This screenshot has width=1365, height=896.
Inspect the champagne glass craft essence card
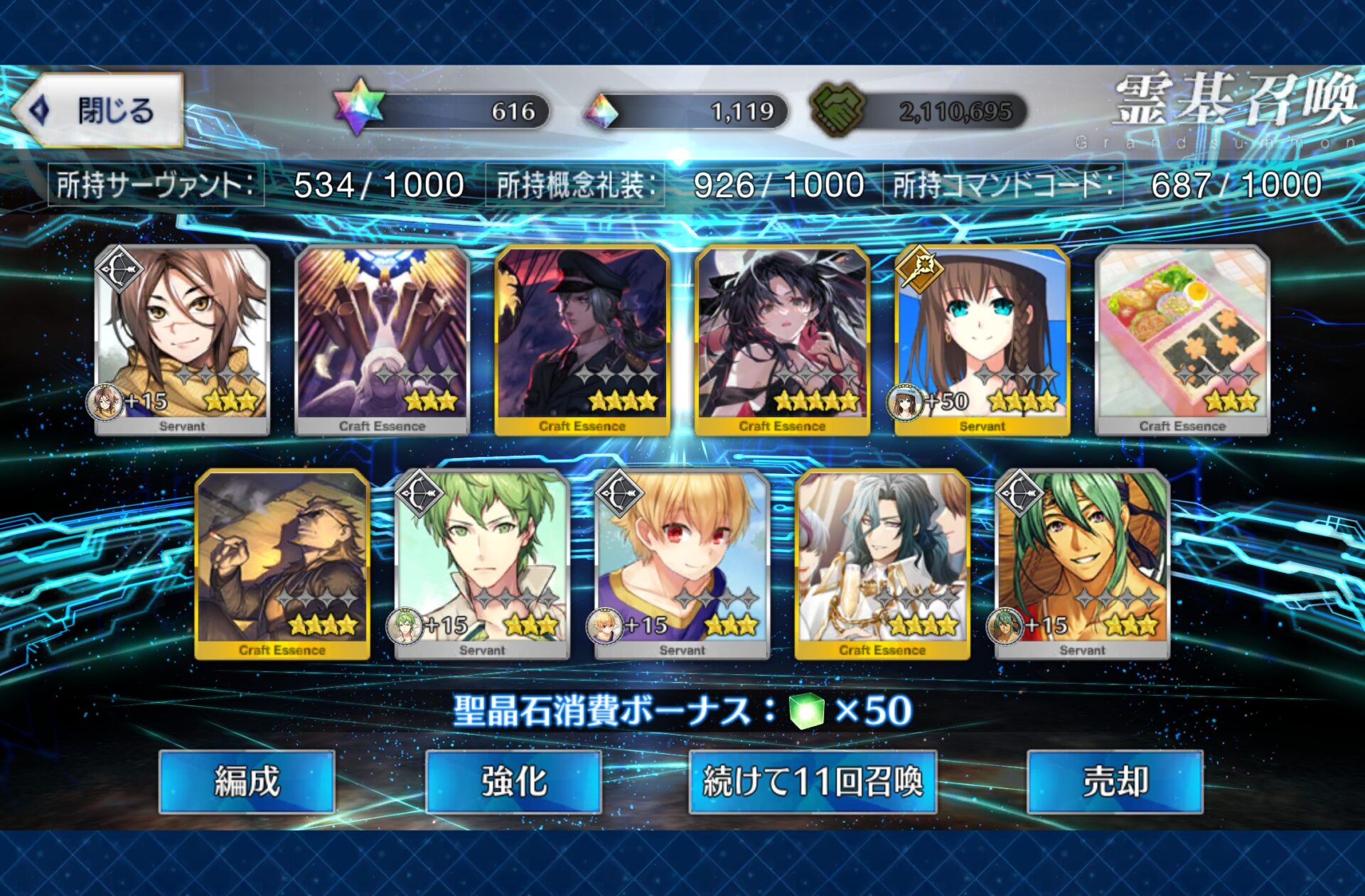click(882, 564)
